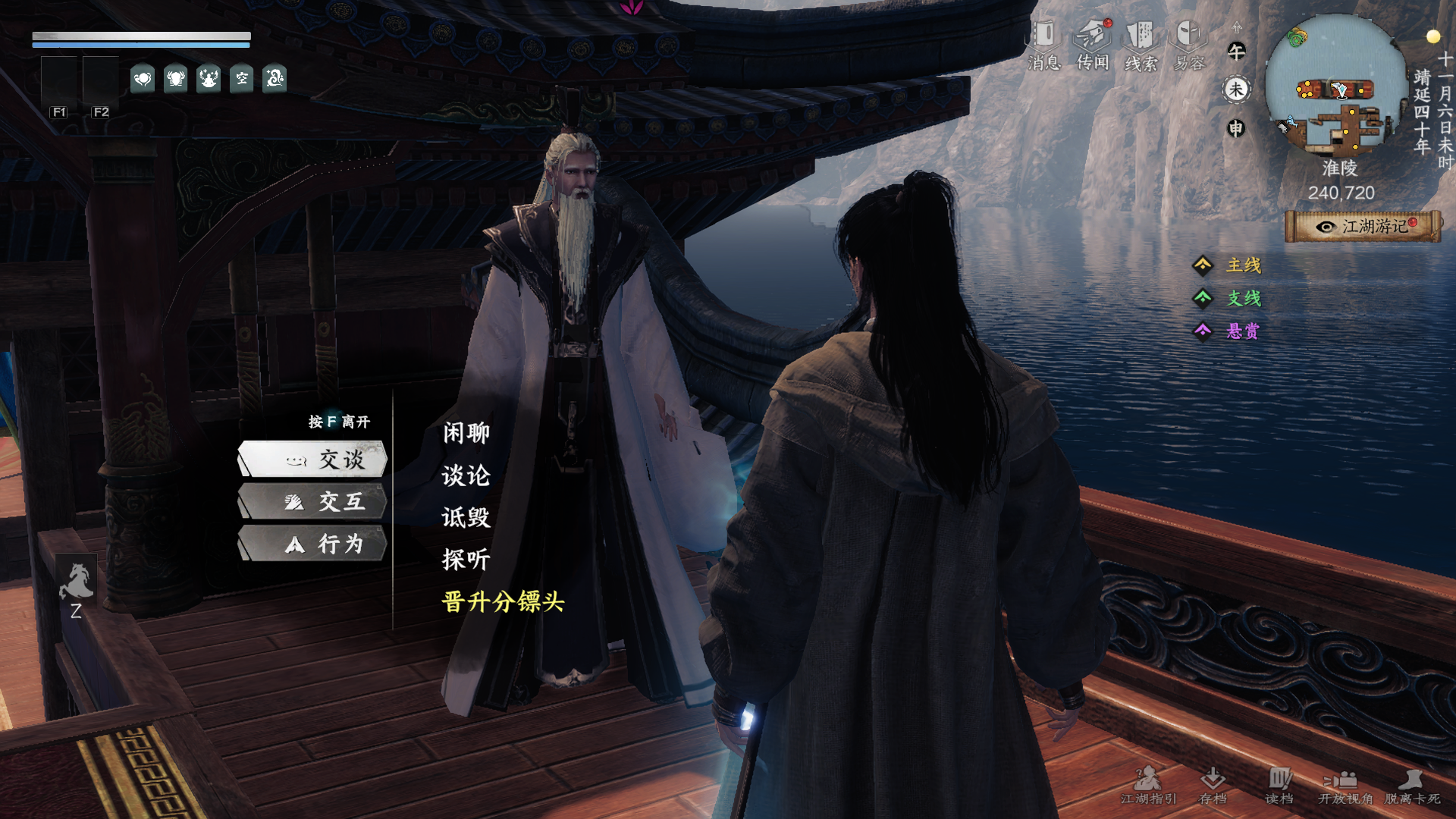
Task: Open the 江湖指引 guide
Action: (1148, 785)
